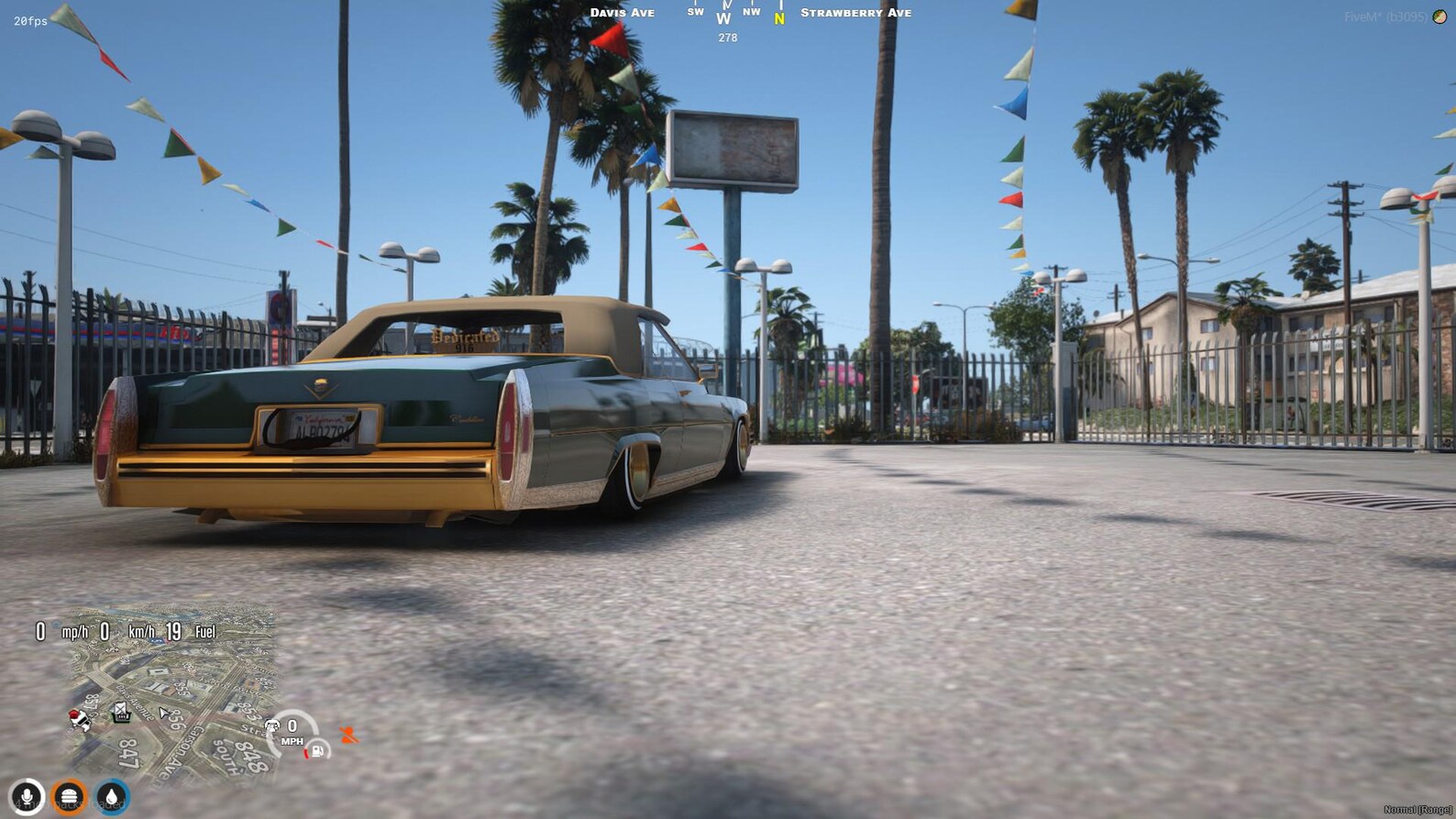Toggle the microphone voice chat icon
Screen dimensions: 1456x819
click(x=28, y=796)
